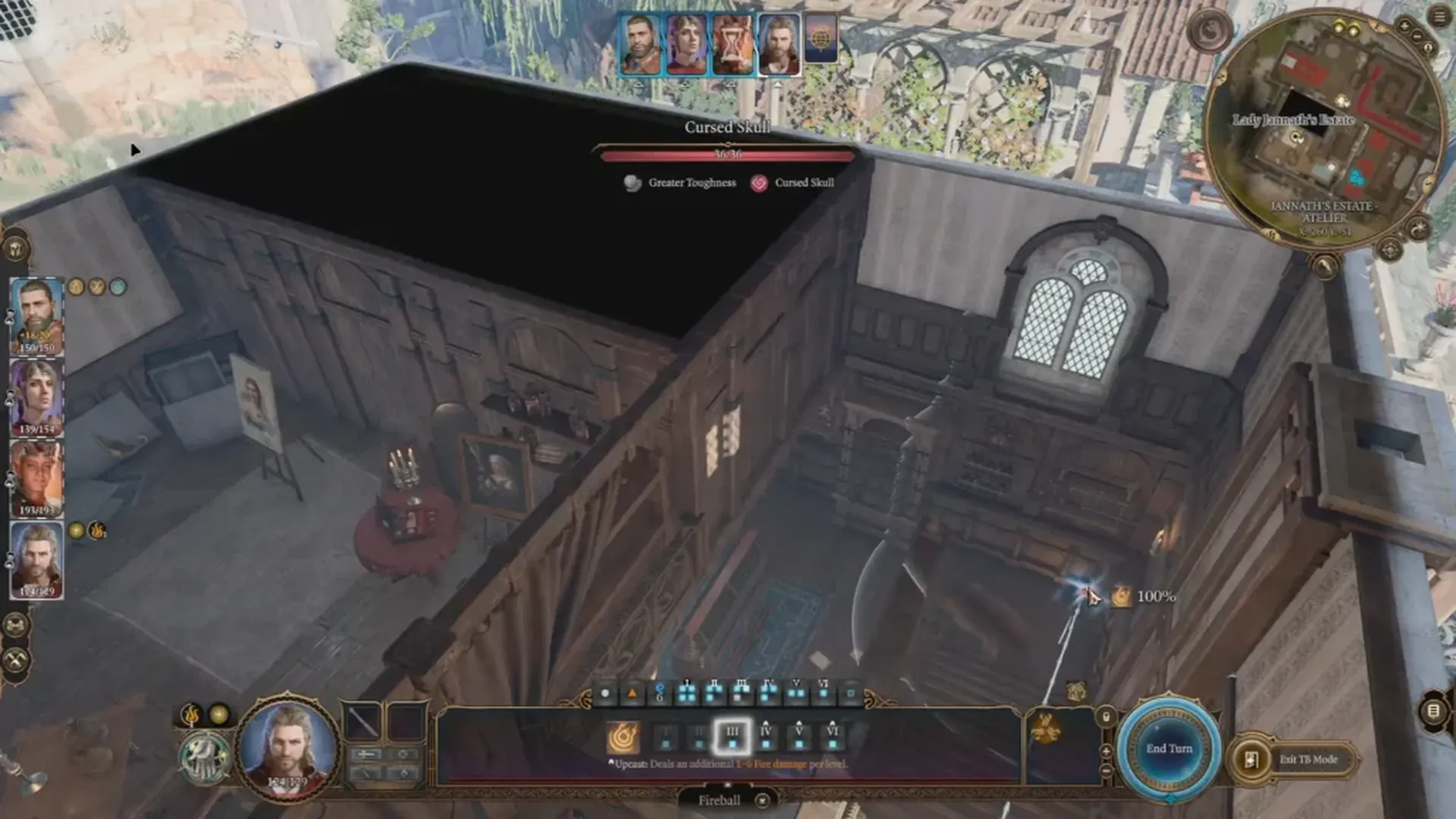Switch to the spell level II hotbar tab
Viewport: 1456px width, 819px height.
pos(715,692)
